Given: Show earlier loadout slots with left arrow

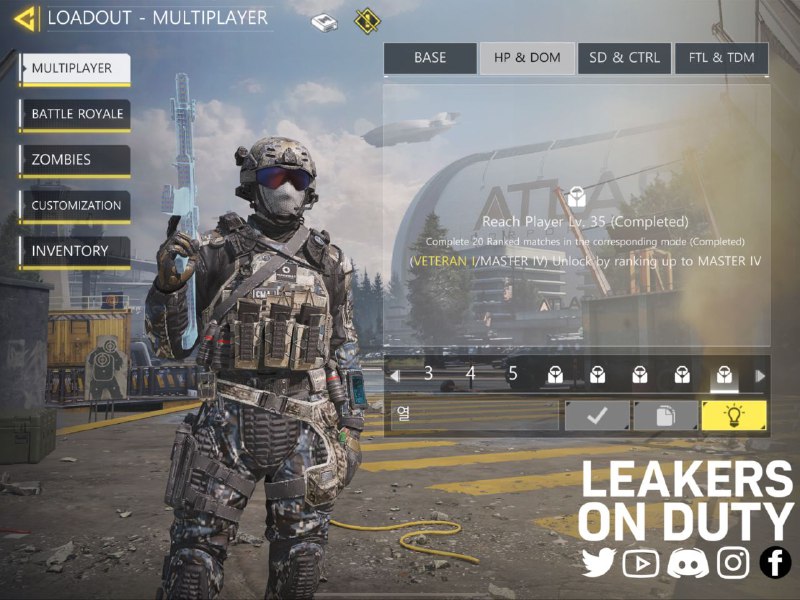Looking at the screenshot, I should pos(396,376).
